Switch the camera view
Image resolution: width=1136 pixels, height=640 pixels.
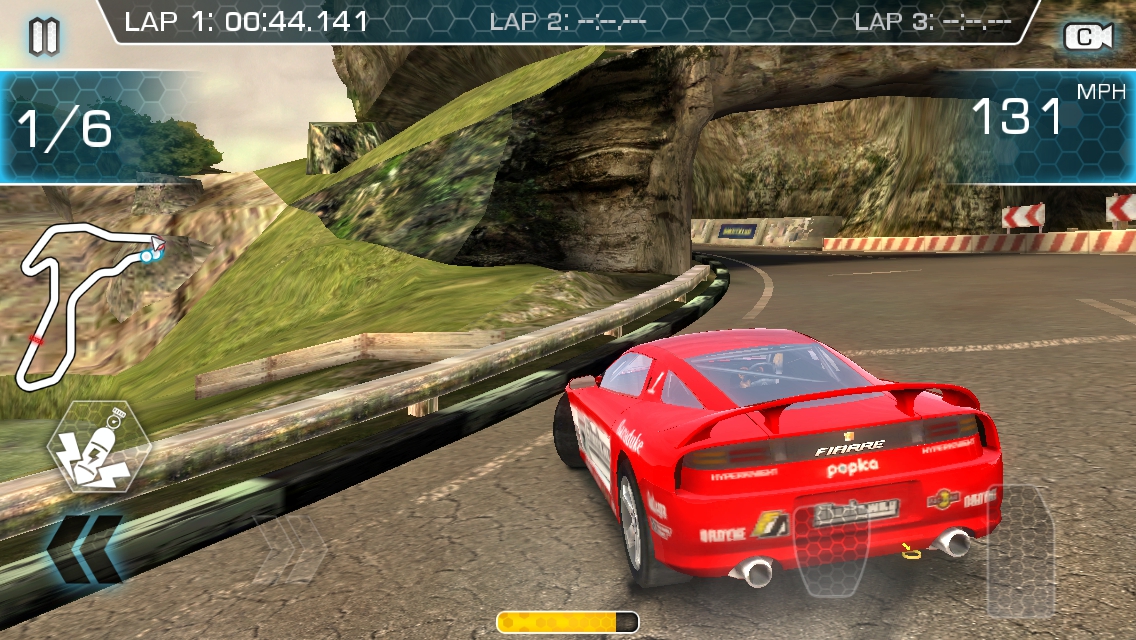coord(1088,37)
